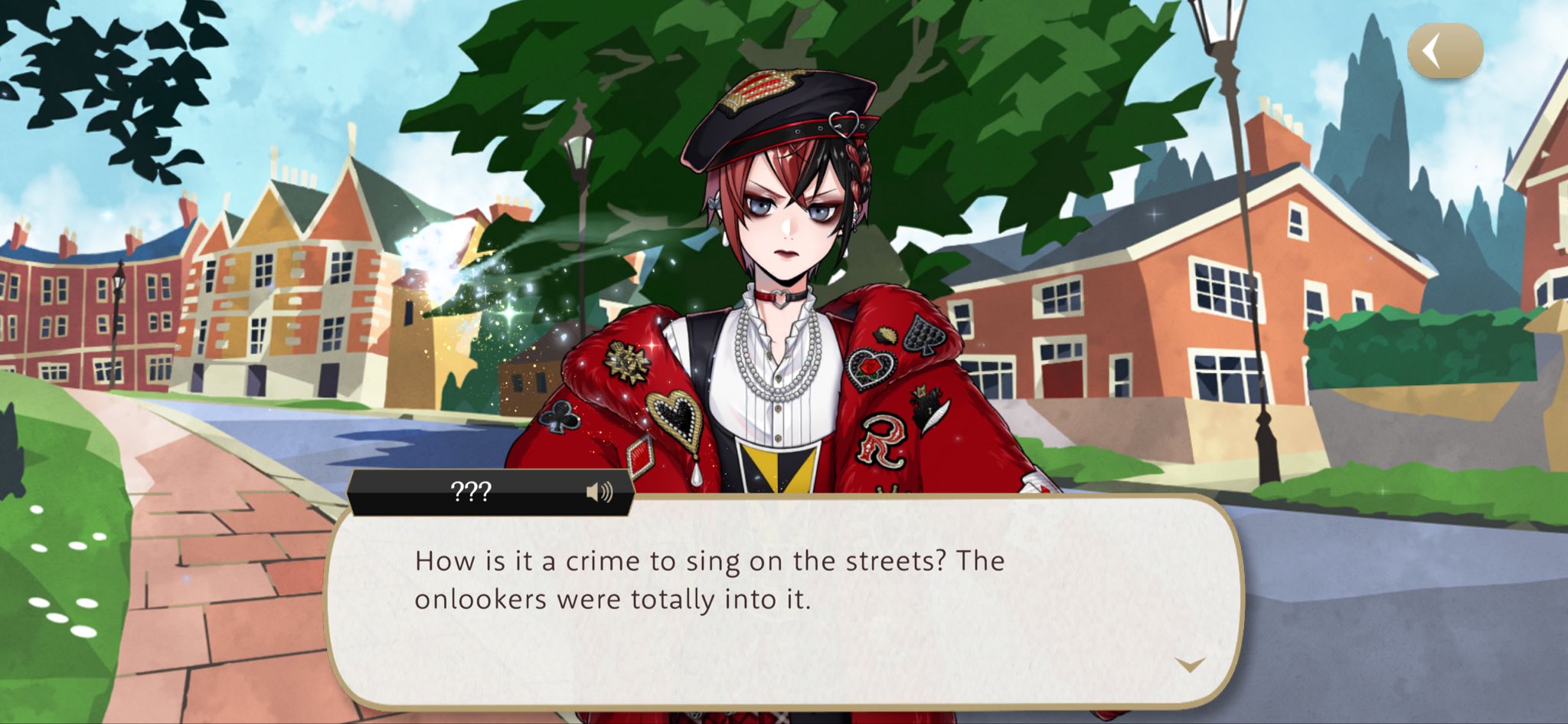Advance dialogue with the down arrow

pyautogui.click(x=1190, y=664)
